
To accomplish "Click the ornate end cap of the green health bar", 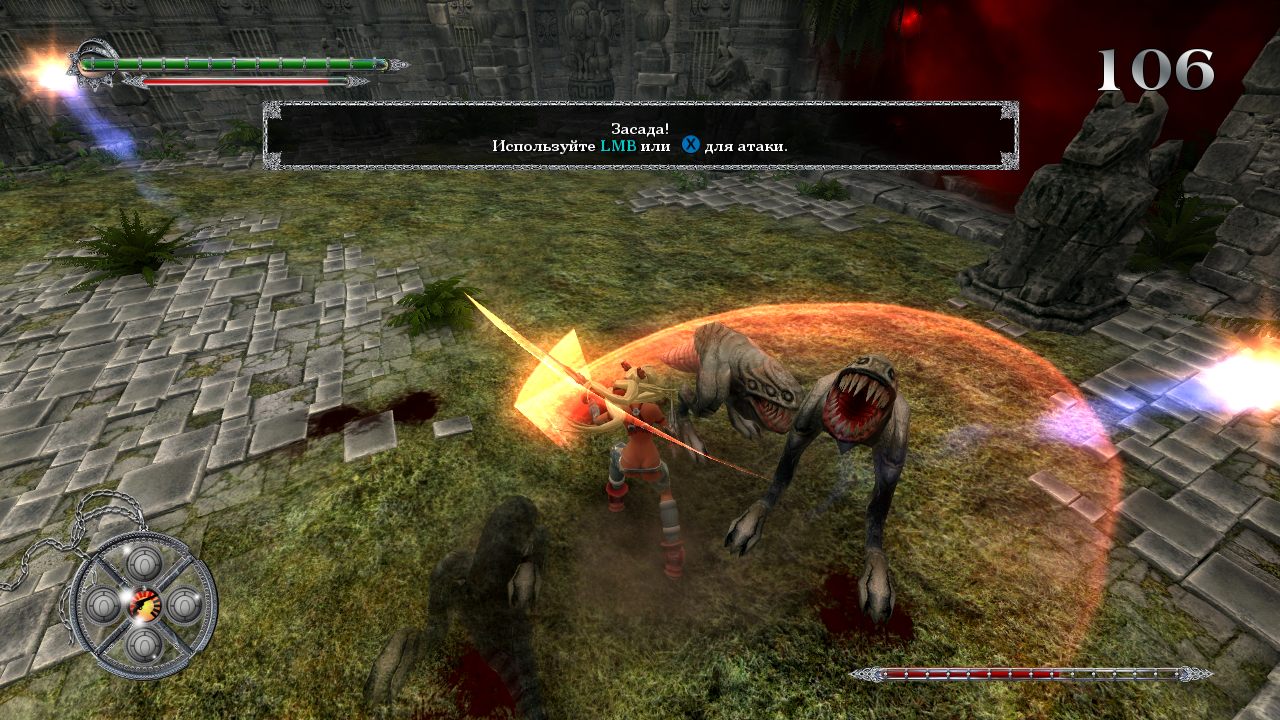I will click(395, 63).
